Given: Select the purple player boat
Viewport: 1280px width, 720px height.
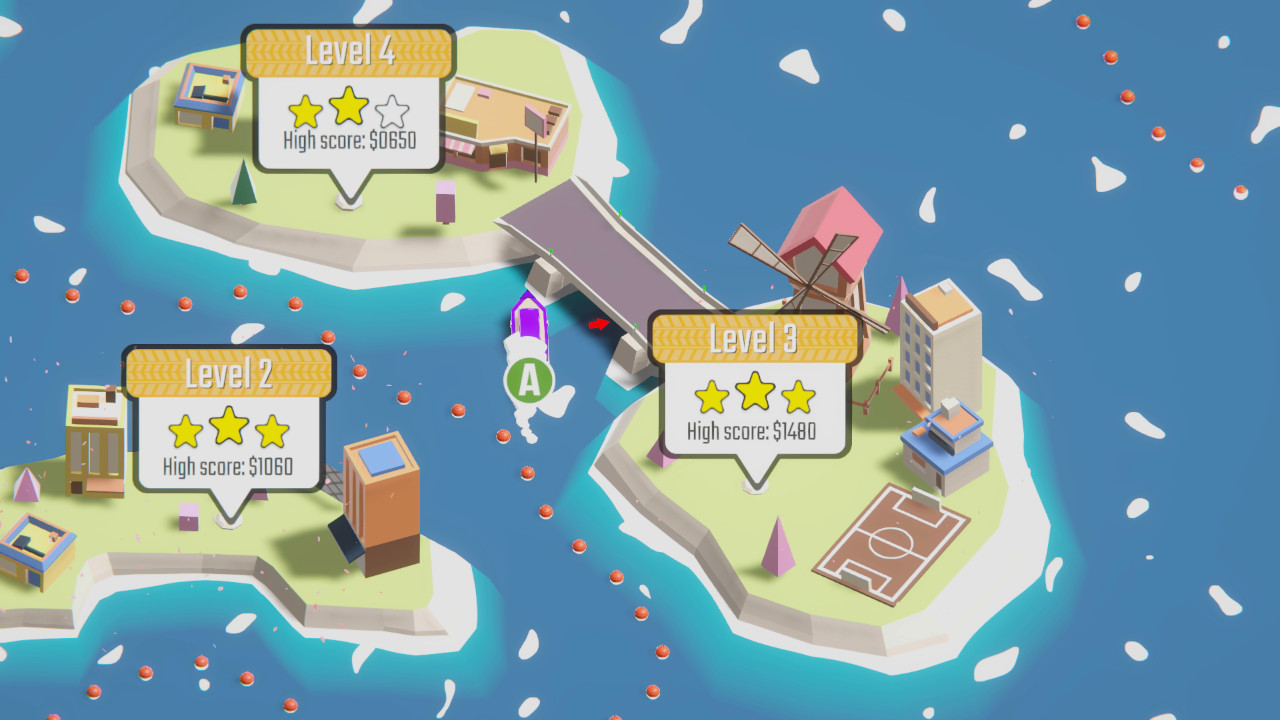Looking at the screenshot, I should [529, 322].
